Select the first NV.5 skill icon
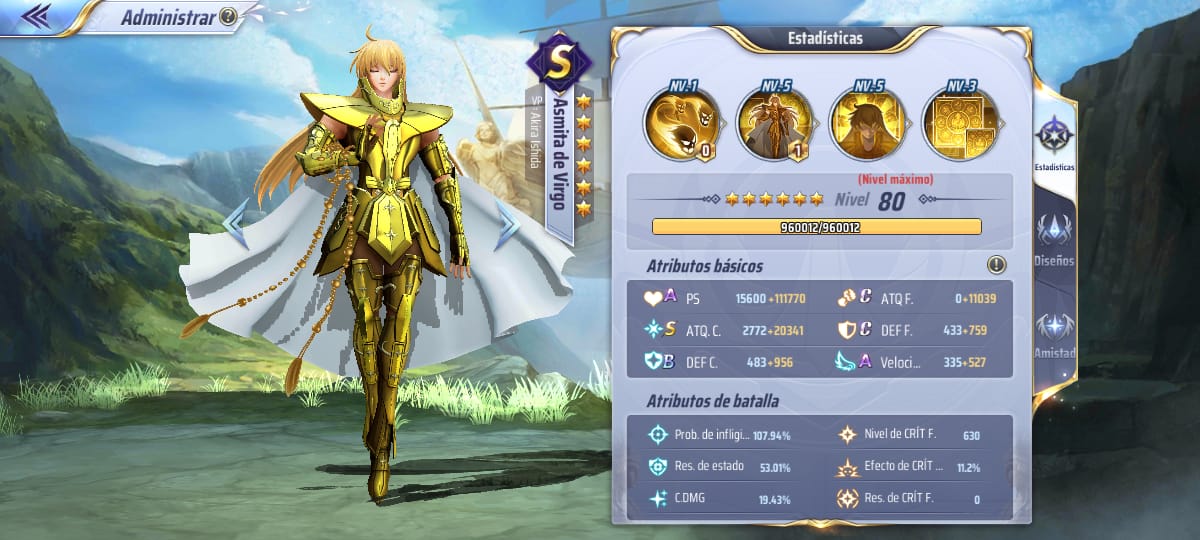 click(x=773, y=124)
